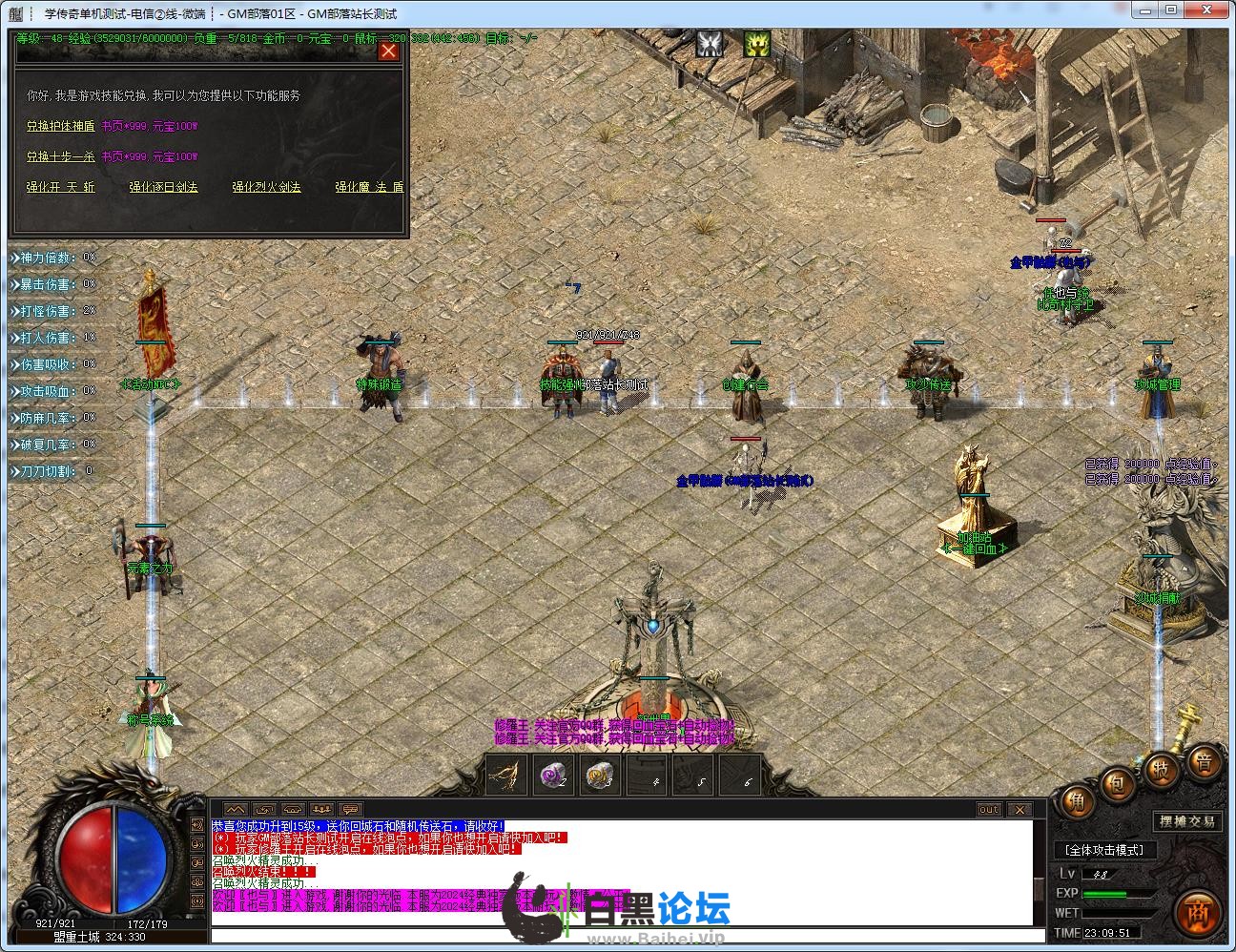Screen dimensions: 1236x952
Task: Select 强化烈火剑法 upgrade link
Action: point(266,188)
